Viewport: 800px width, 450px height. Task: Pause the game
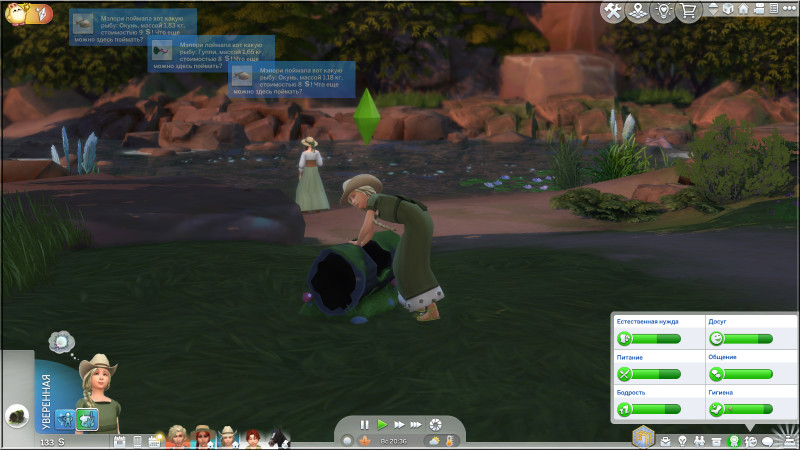(365, 425)
